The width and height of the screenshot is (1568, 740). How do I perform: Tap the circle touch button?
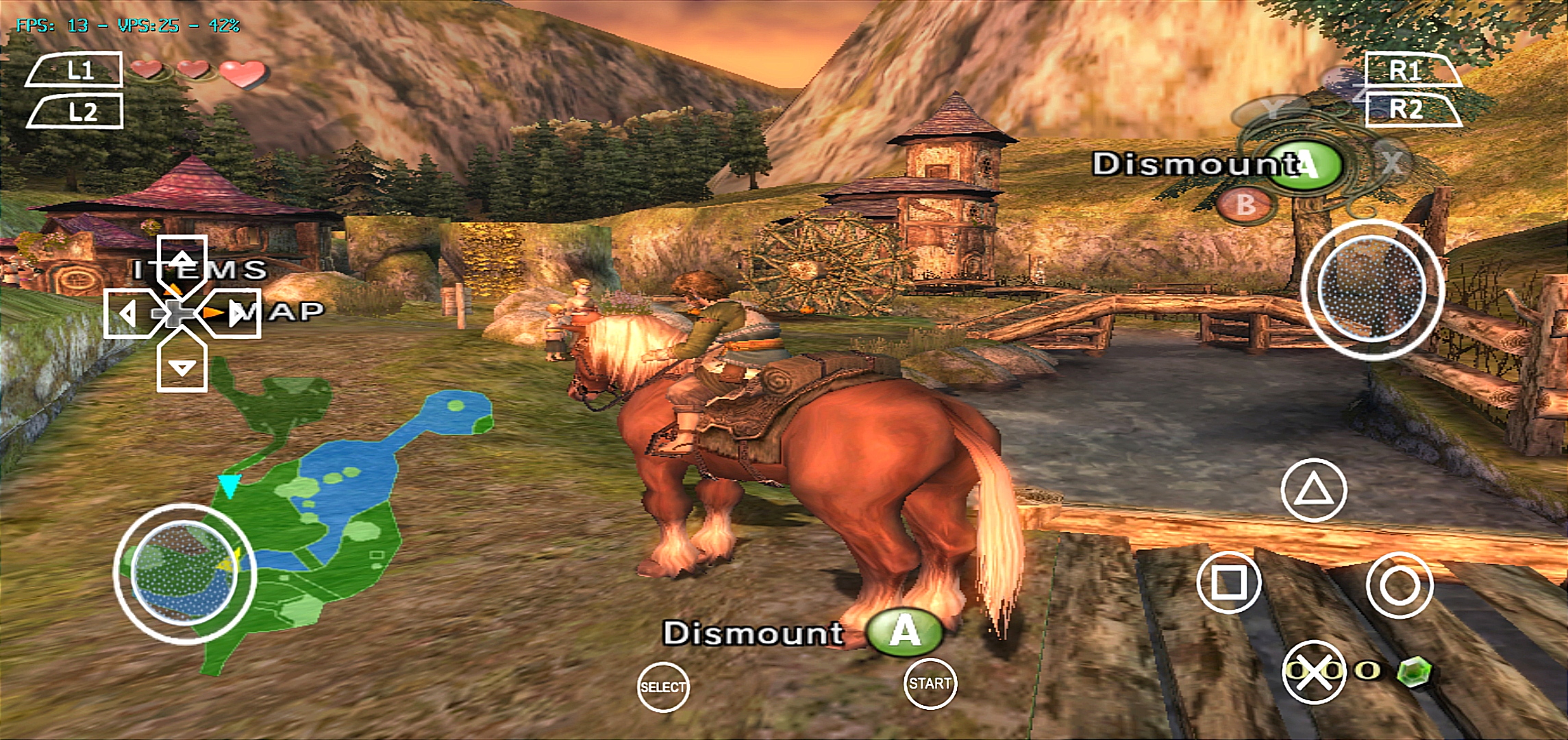[x=1399, y=585]
